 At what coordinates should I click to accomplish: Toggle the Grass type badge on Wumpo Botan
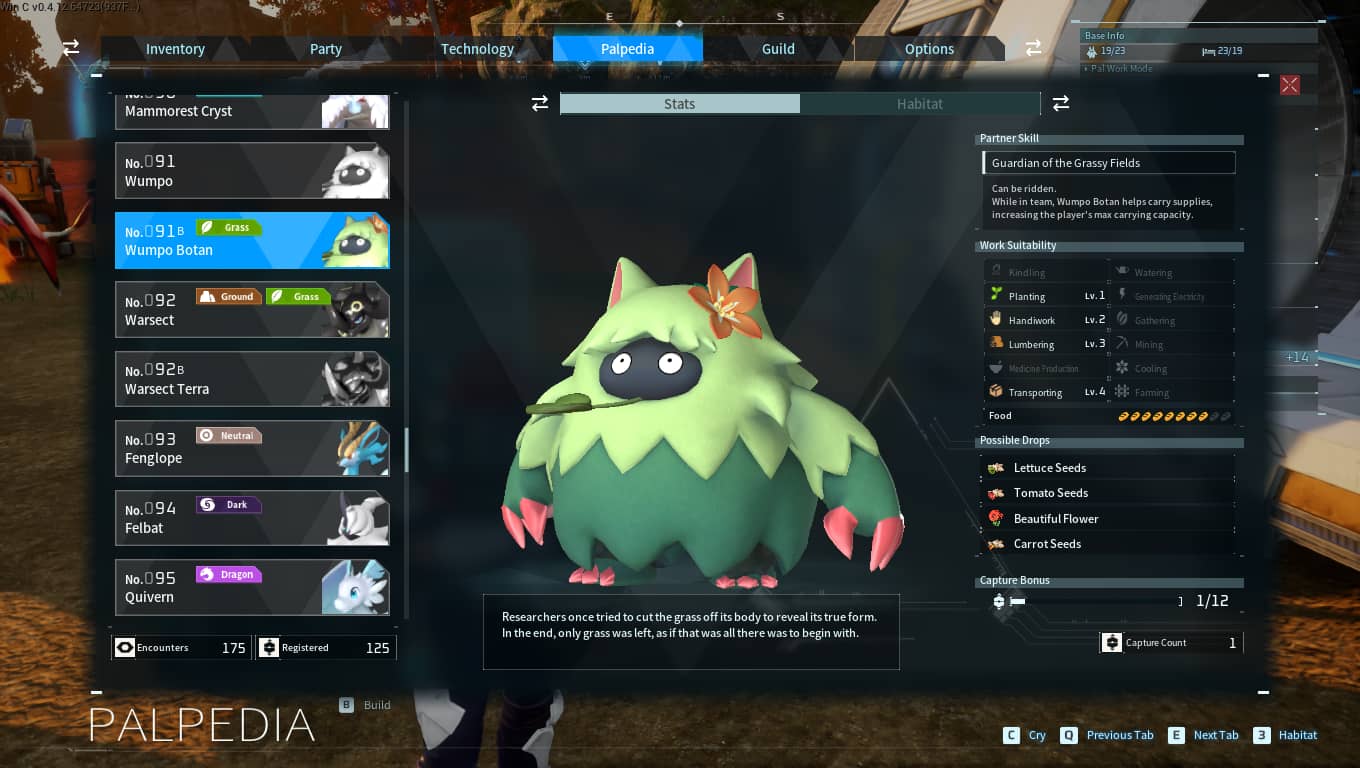(x=229, y=227)
